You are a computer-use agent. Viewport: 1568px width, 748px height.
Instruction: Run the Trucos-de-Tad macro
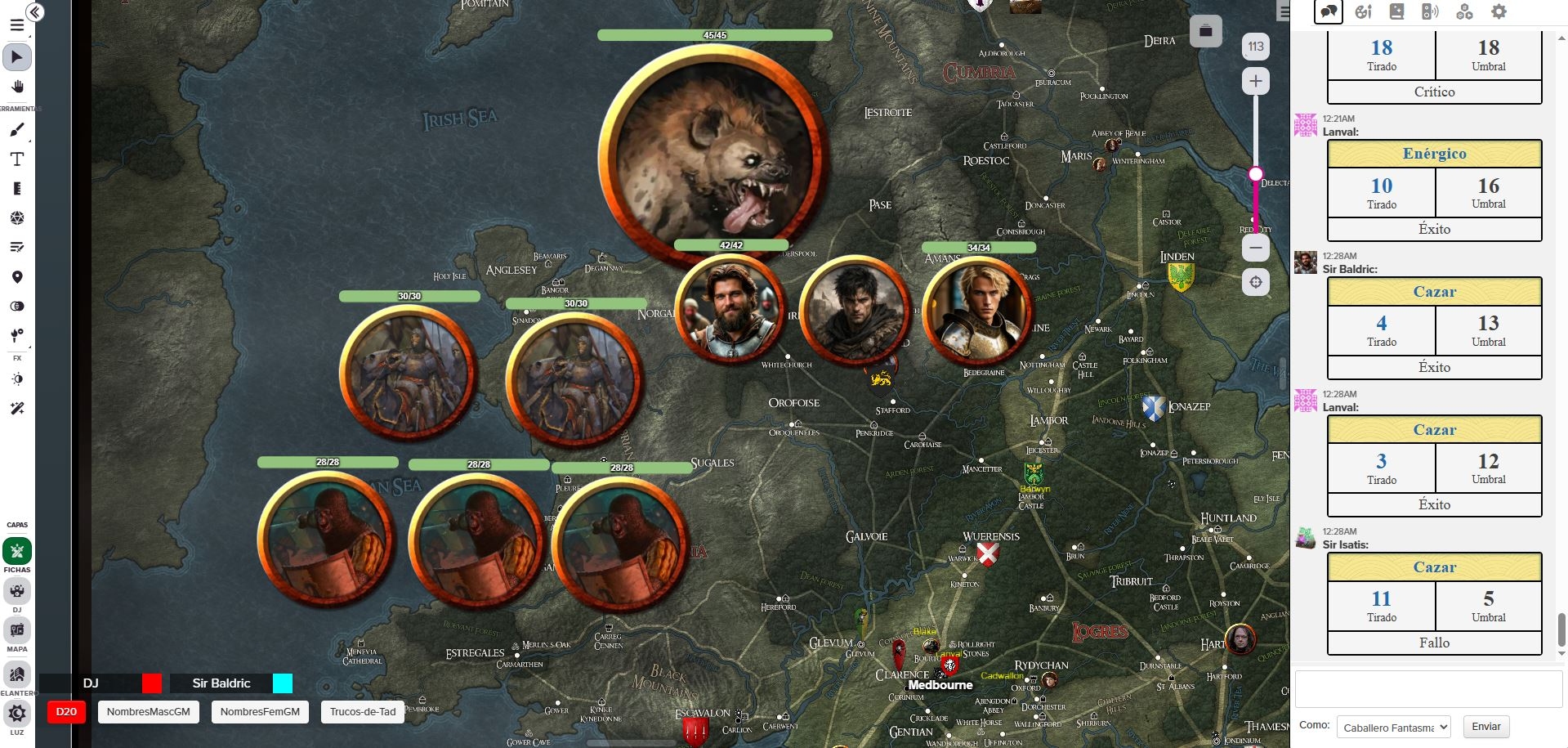click(x=363, y=712)
